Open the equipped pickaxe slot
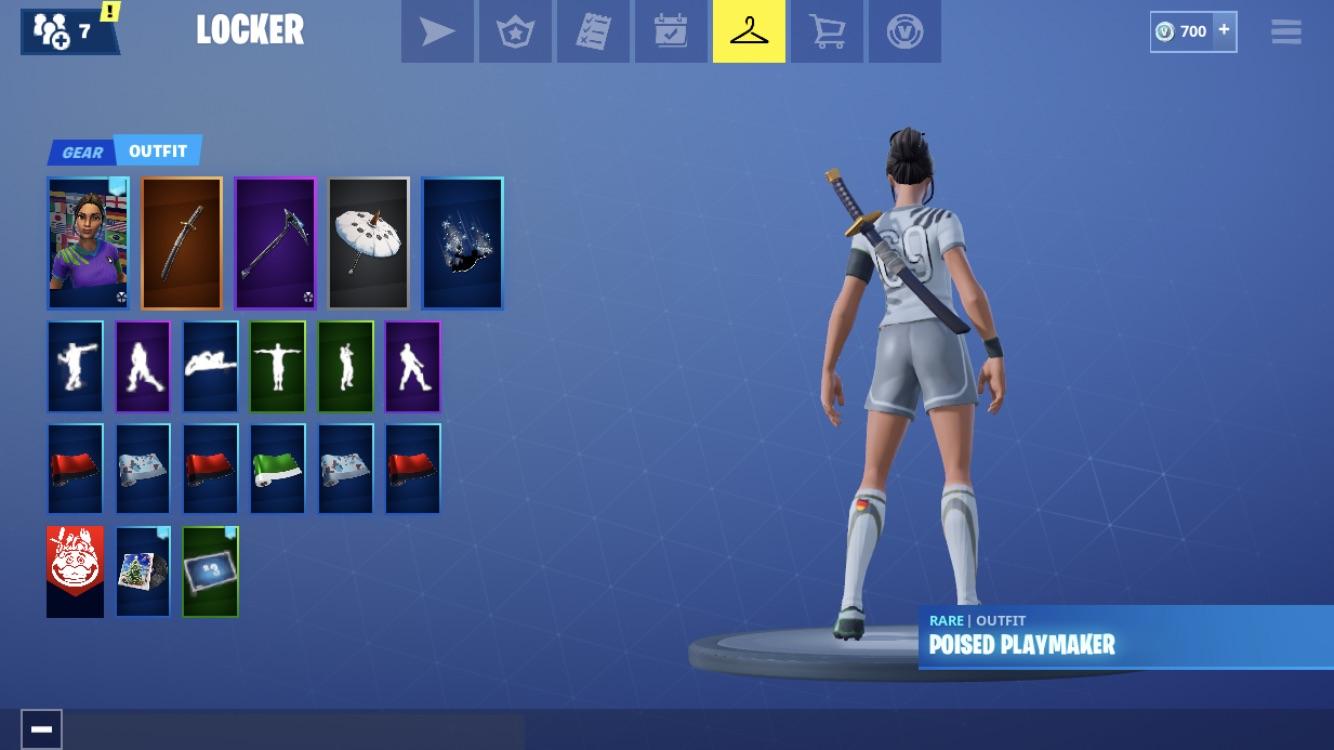This screenshot has height=750, width=1334. pos(275,242)
